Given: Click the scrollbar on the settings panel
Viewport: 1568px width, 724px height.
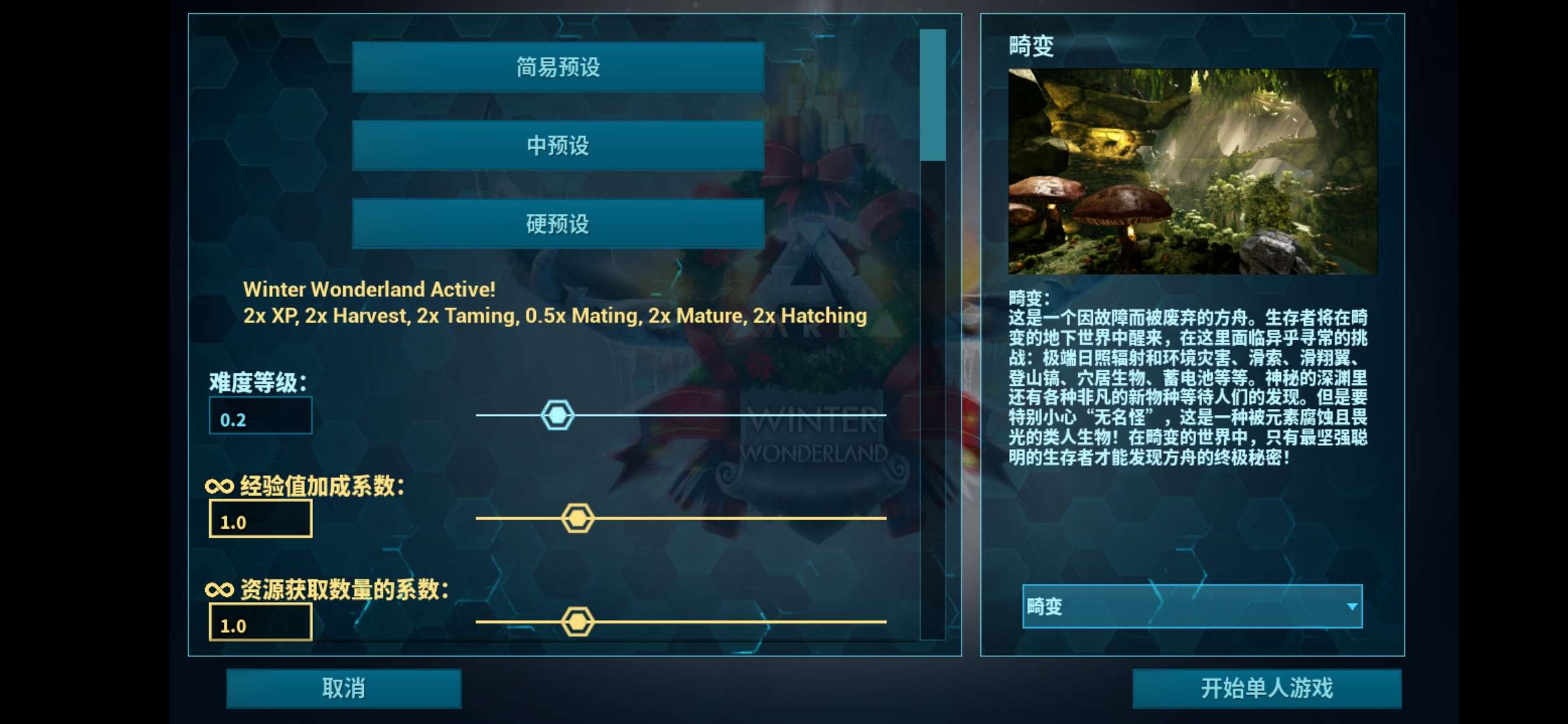Looking at the screenshot, I should (933, 94).
